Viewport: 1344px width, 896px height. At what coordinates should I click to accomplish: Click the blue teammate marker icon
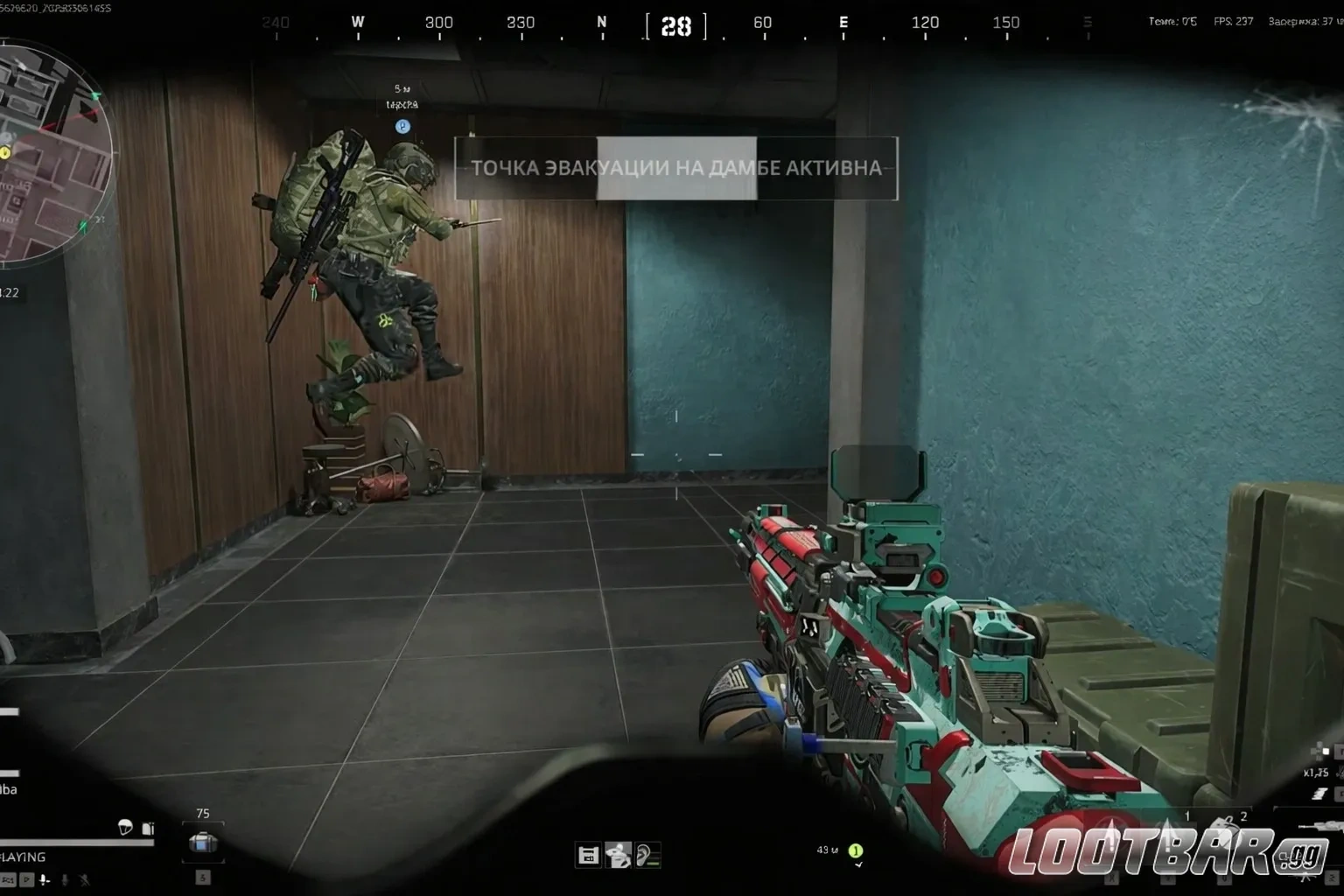pyautogui.click(x=402, y=127)
